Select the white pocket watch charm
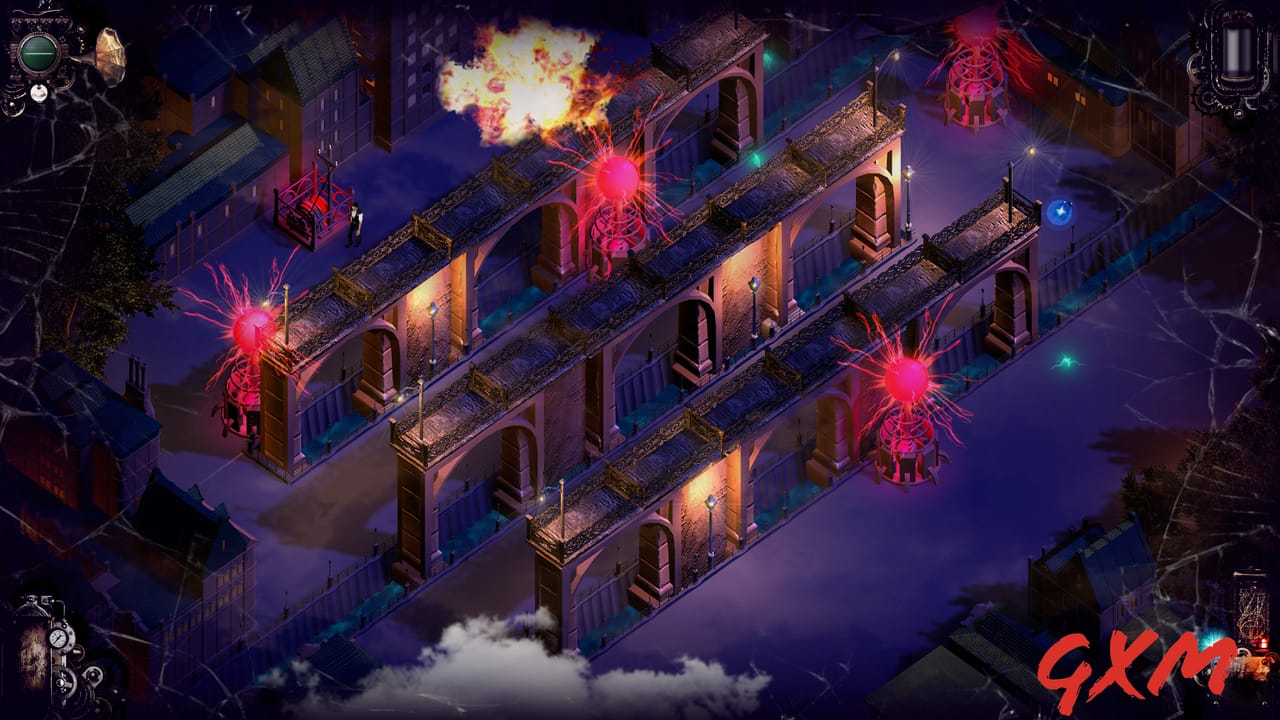 (38, 93)
